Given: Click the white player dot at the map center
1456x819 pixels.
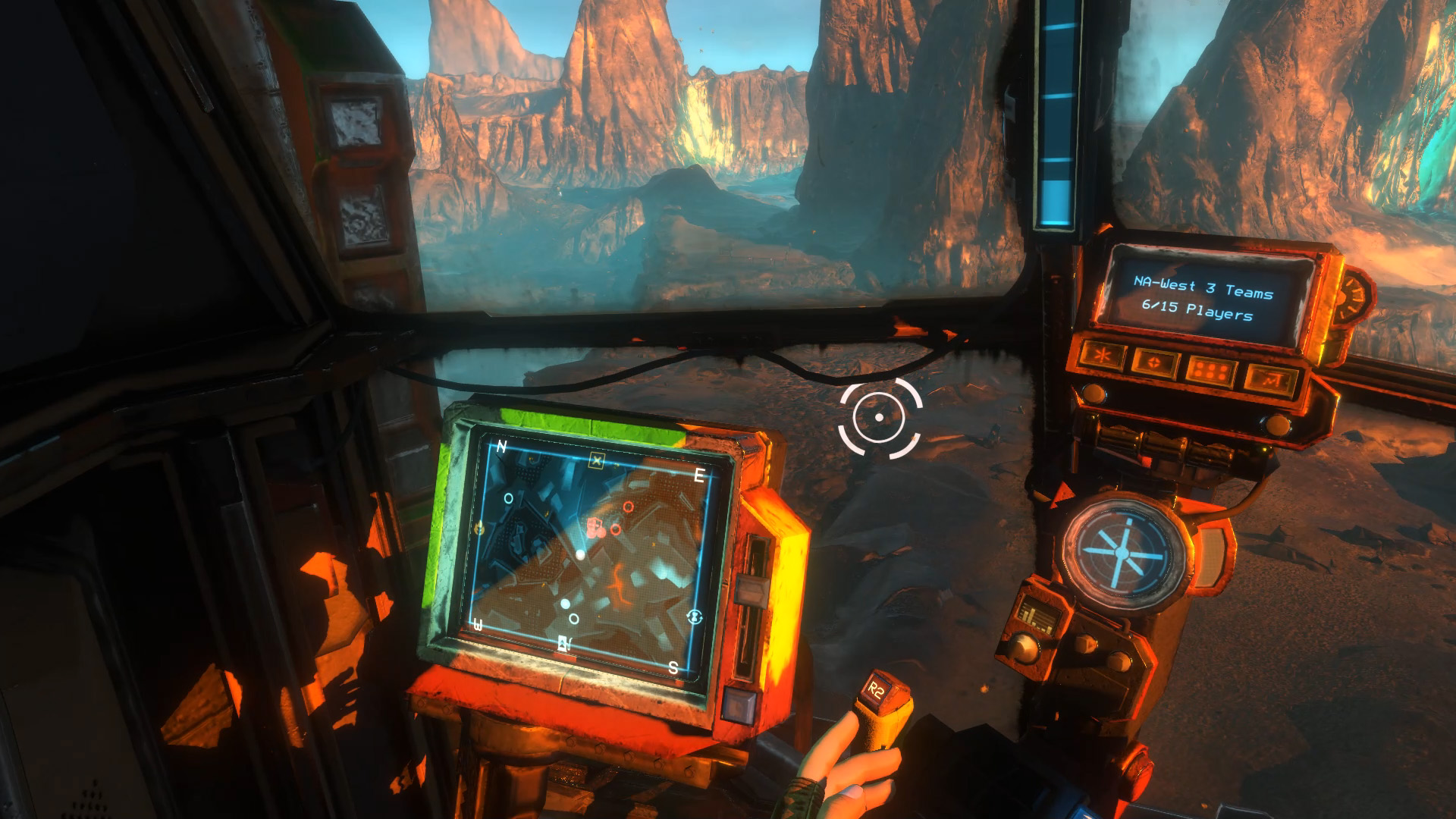Looking at the screenshot, I should click(579, 554).
